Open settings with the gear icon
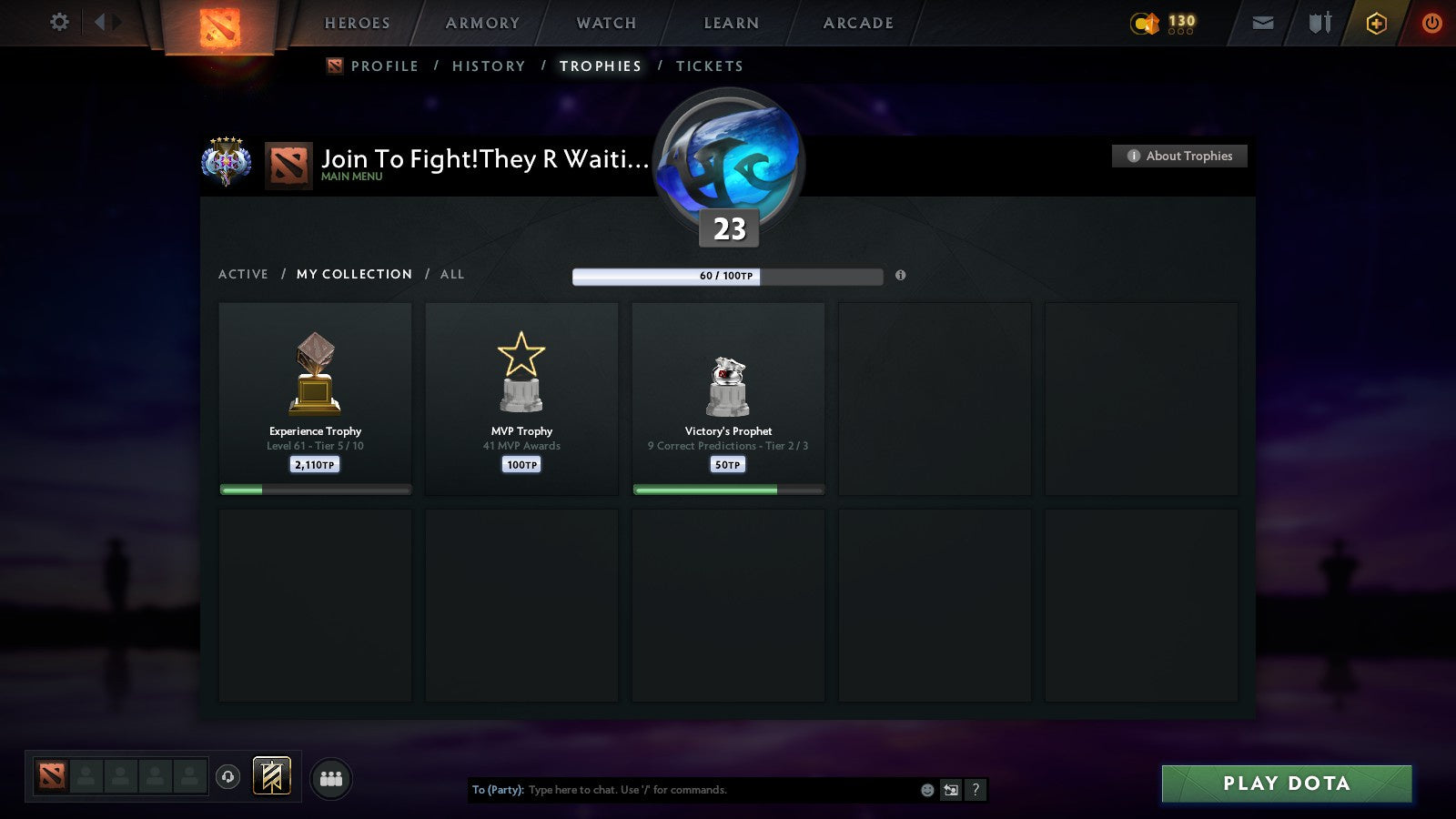The image size is (1456, 819). 59,23
